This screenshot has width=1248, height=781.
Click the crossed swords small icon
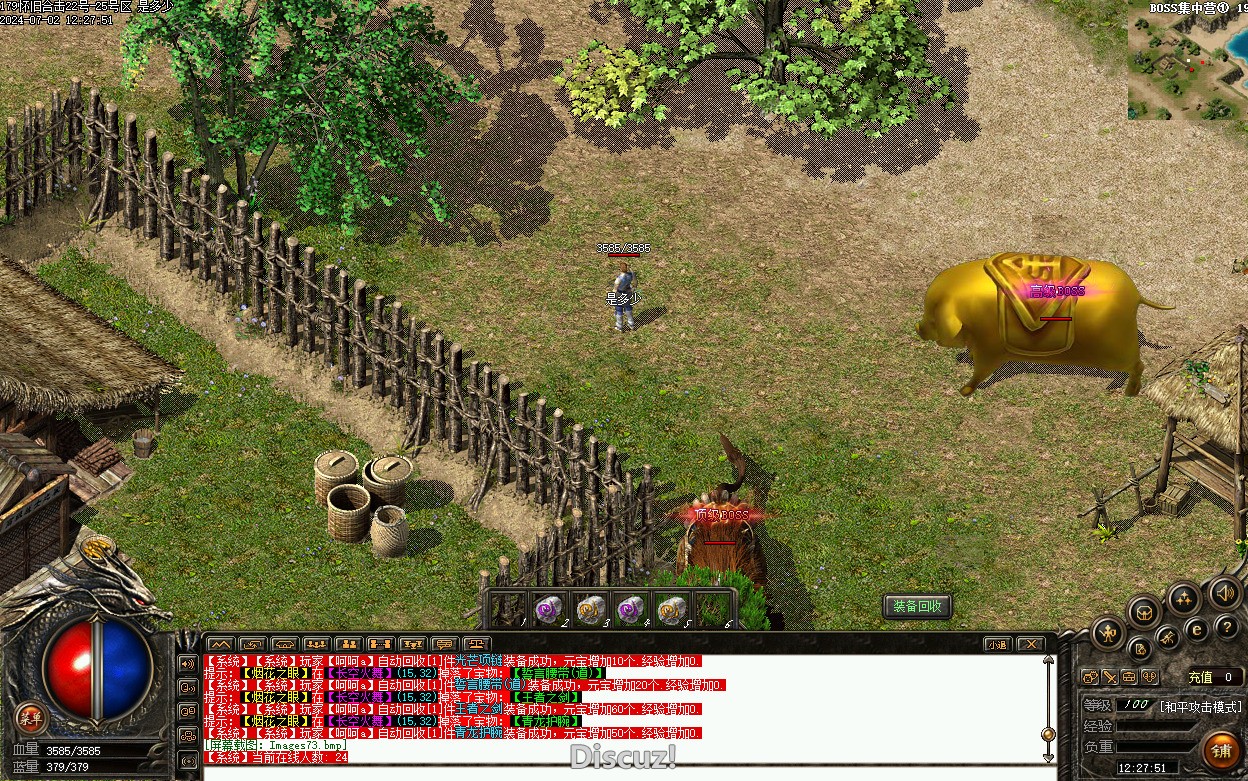coord(1109,677)
